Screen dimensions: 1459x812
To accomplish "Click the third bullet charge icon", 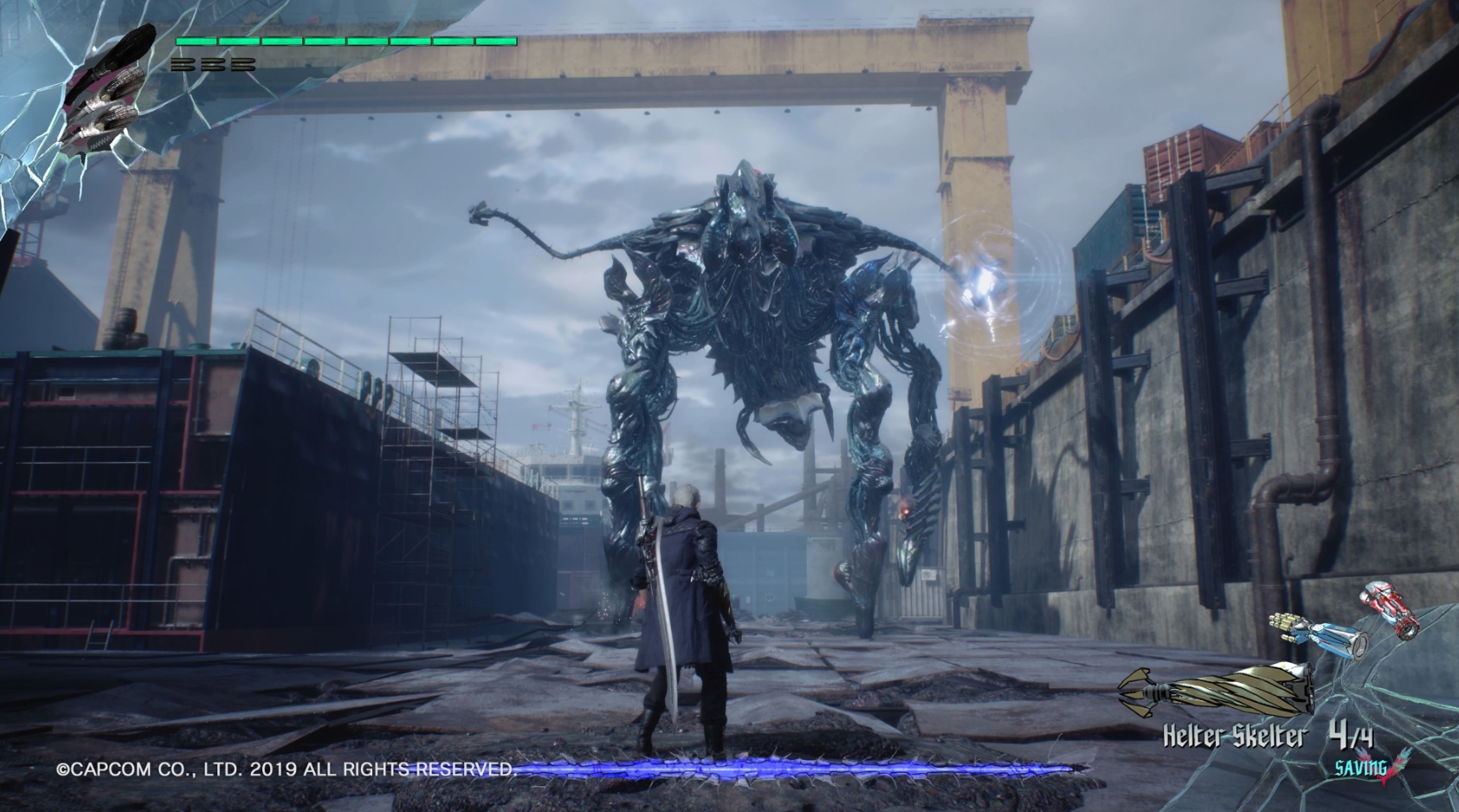I will (x=242, y=62).
